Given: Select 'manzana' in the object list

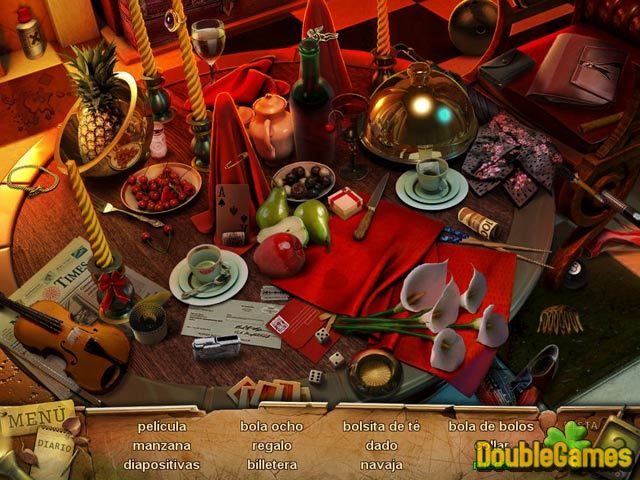Looking at the screenshot, I should click(x=162, y=445).
